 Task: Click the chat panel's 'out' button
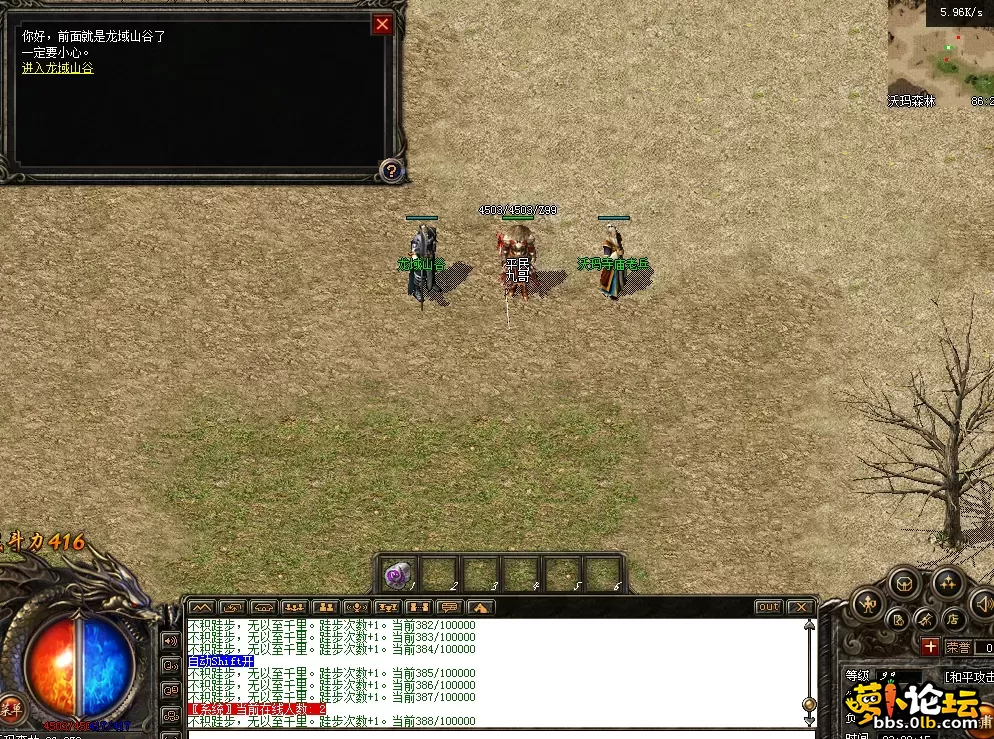[768, 607]
